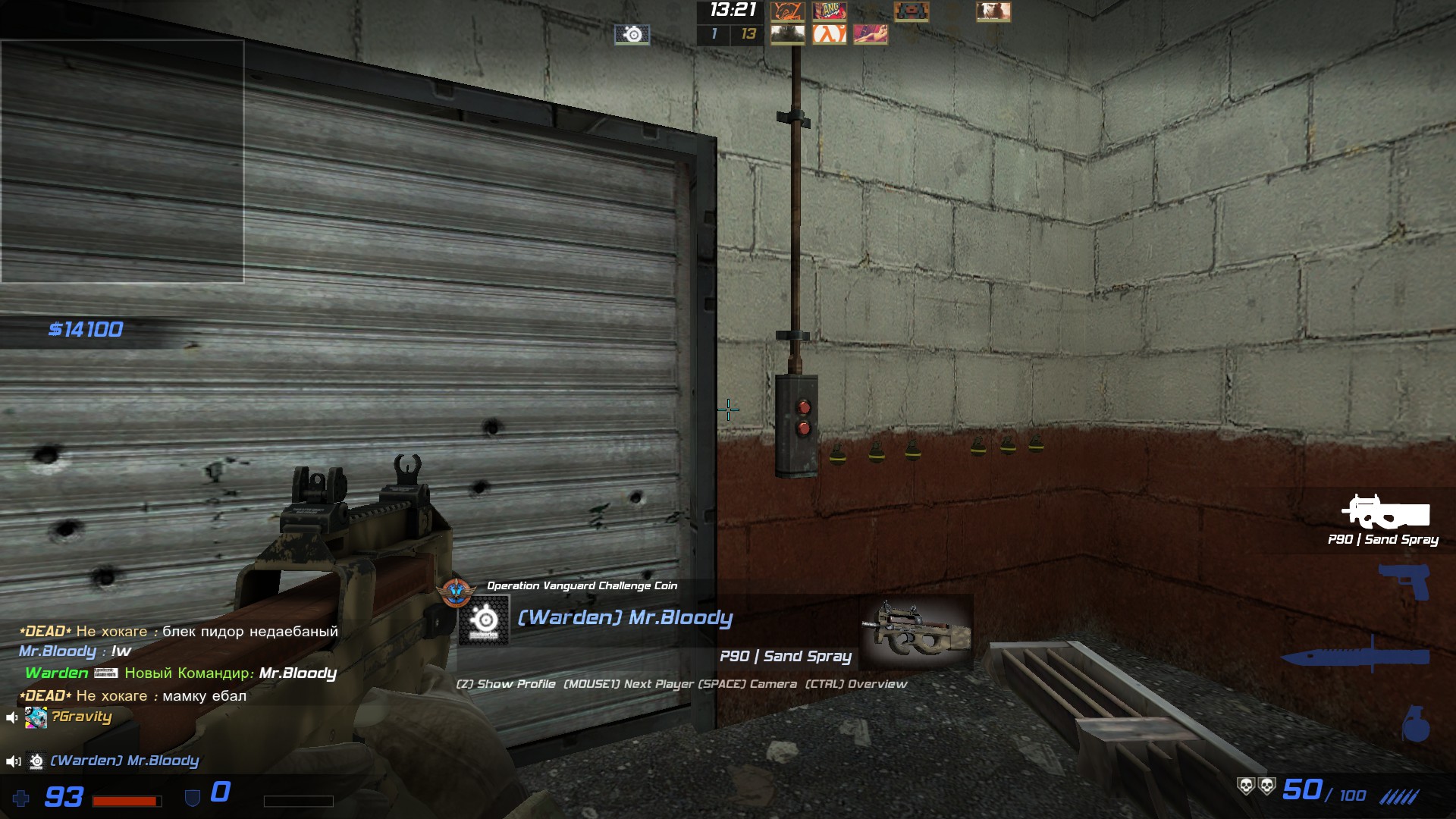This screenshot has height=819, width=1456.
Task: Select the comic BANG player avatar
Action: coord(829,11)
